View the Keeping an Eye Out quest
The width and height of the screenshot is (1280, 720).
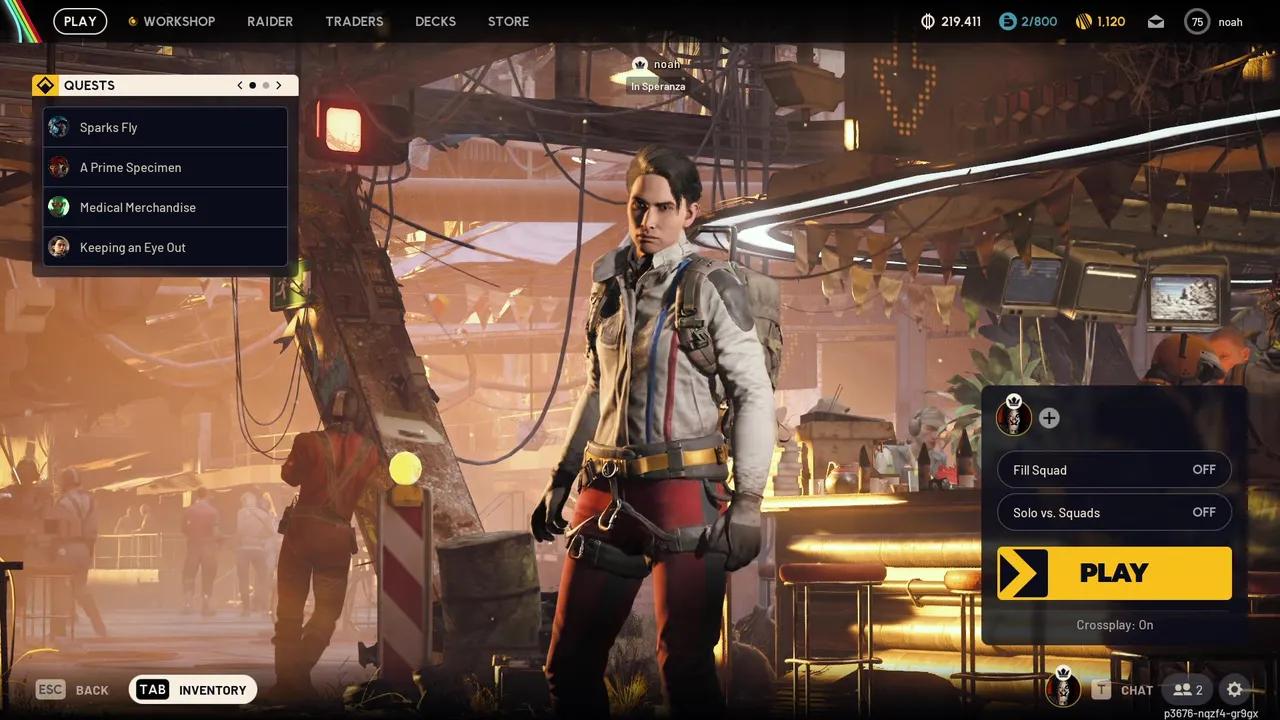pyautogui.click(x=166, y=247)
